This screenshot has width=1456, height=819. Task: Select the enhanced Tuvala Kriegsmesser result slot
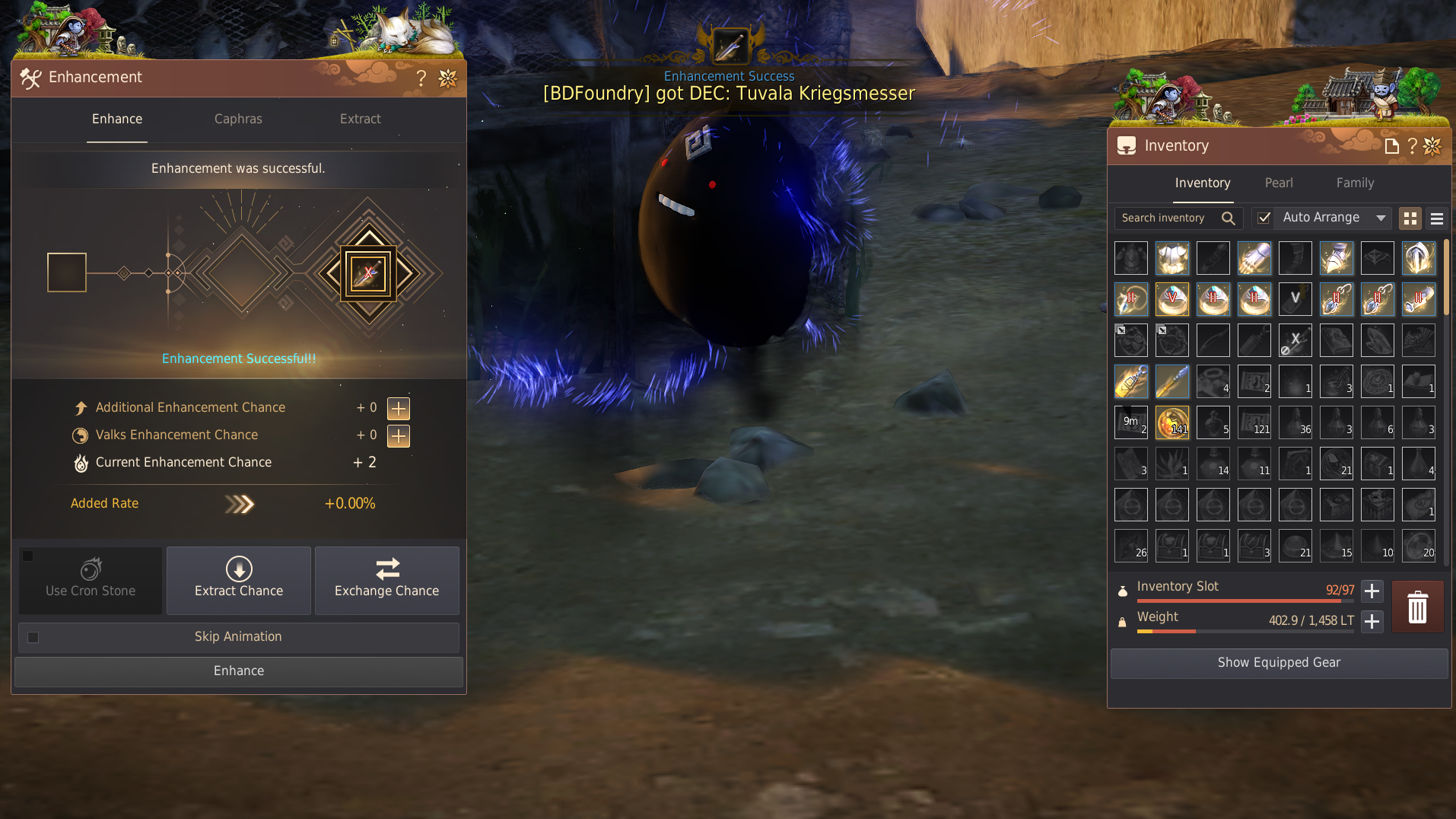coord(368,273)
